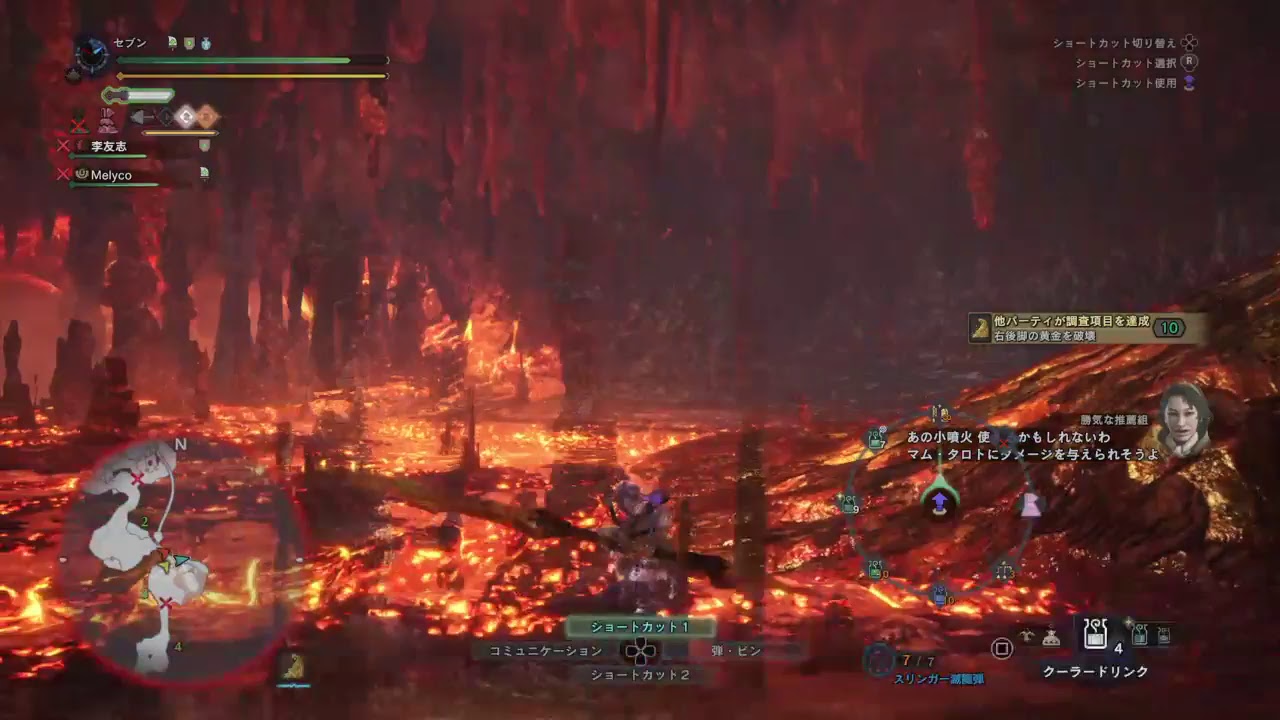The image size is (1280, 720).
Task: Select the upward arrow icon in the radial menu
Action: [x=938, y=498]
